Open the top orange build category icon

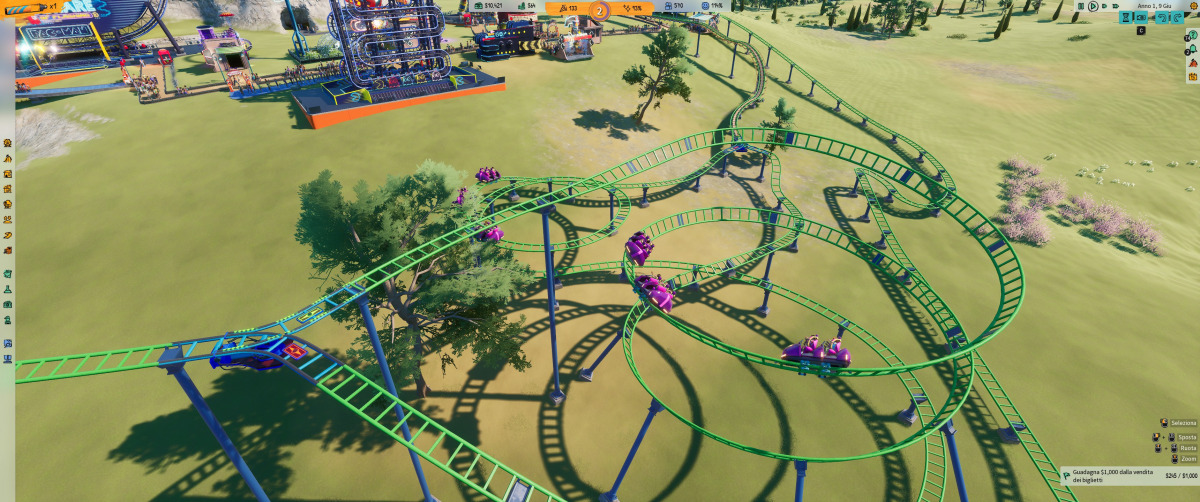tap(7, 143)
